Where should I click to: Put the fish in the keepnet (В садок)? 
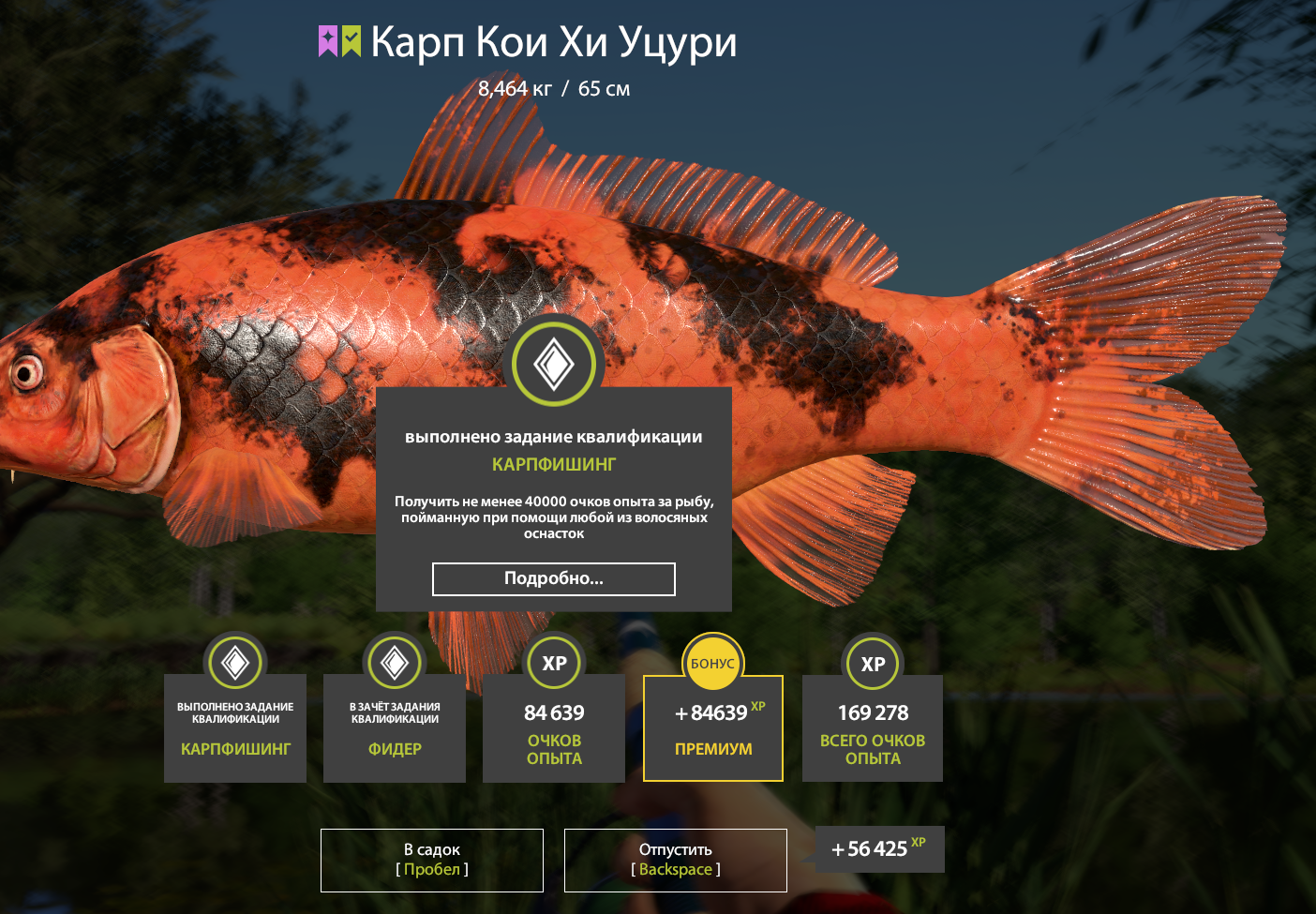(432, 860)
